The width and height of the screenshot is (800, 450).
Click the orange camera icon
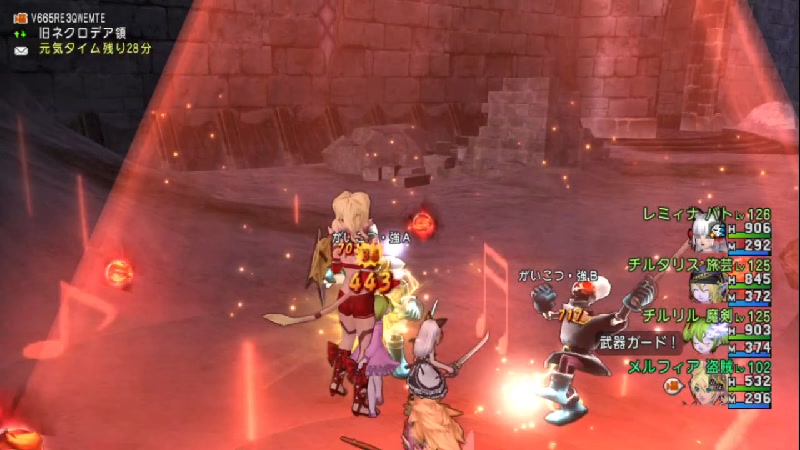point(19,16)
